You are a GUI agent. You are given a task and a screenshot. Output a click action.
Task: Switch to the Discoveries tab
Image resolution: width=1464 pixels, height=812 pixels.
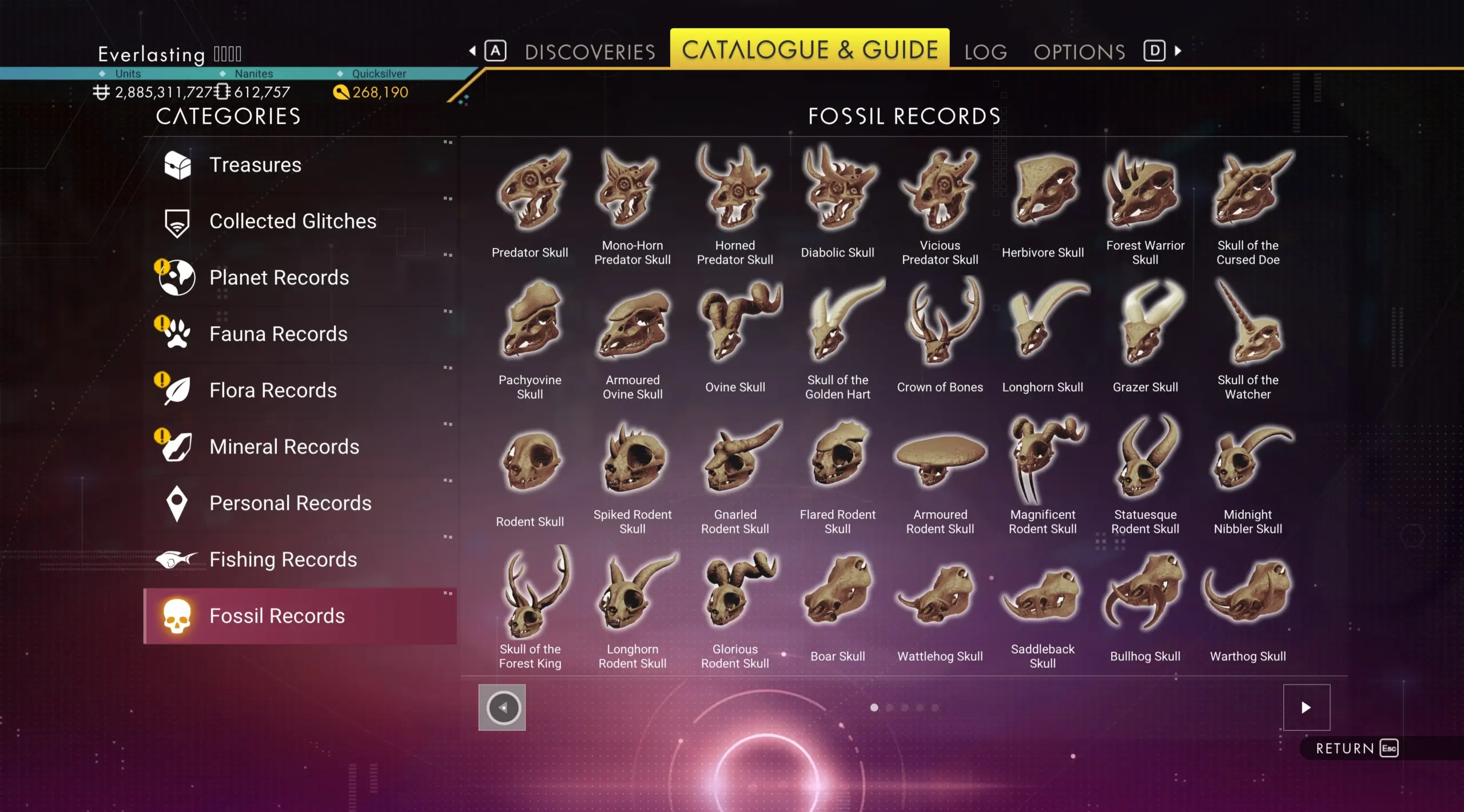[x=590, y=52]
